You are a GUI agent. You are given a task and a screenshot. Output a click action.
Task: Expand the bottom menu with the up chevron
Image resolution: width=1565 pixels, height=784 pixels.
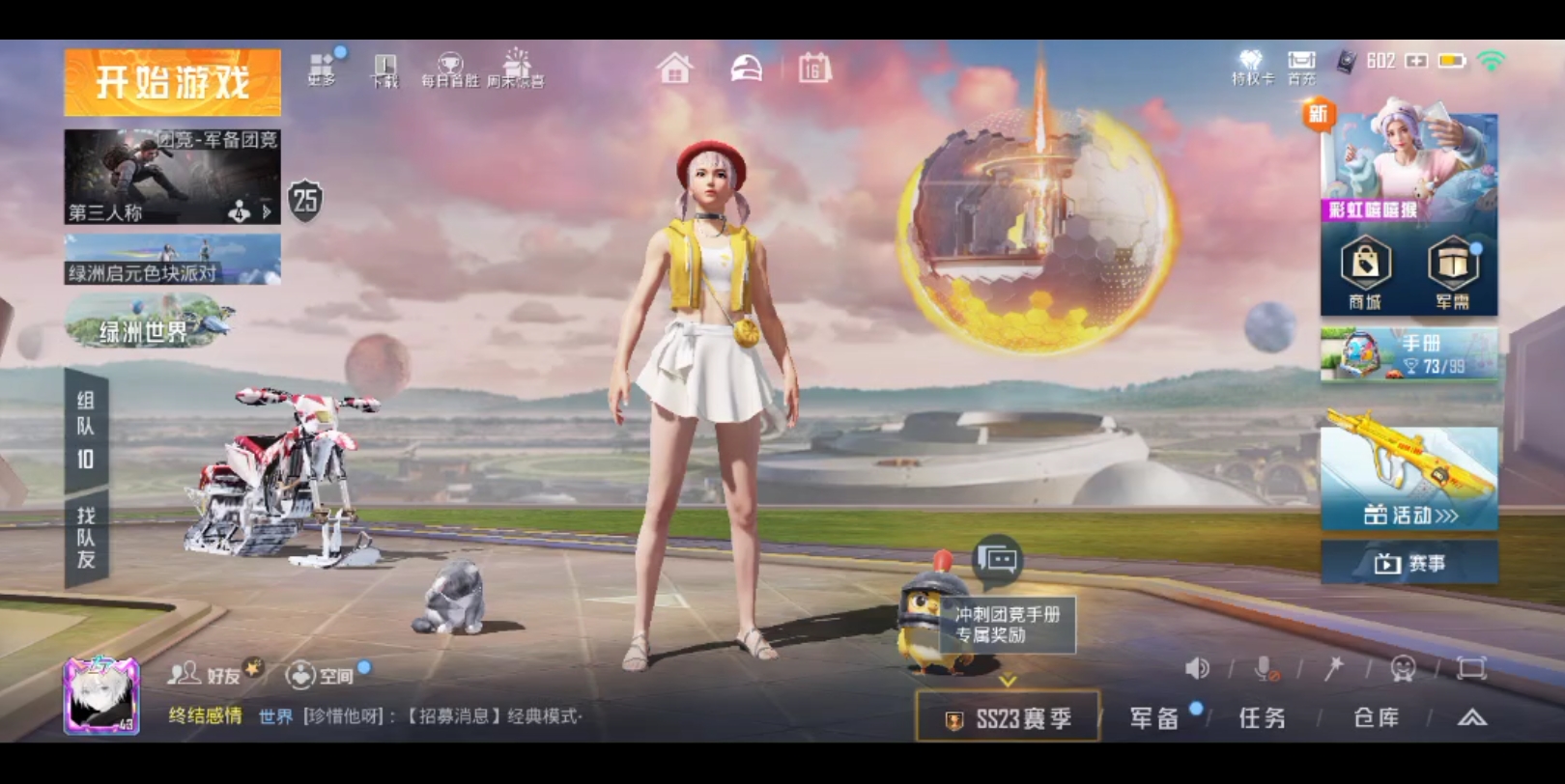1471,718
